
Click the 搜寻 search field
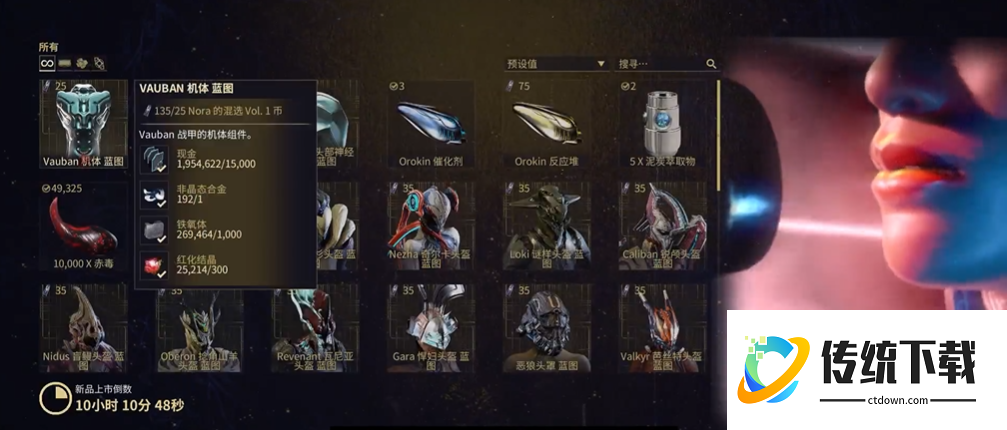pos(660,64)
